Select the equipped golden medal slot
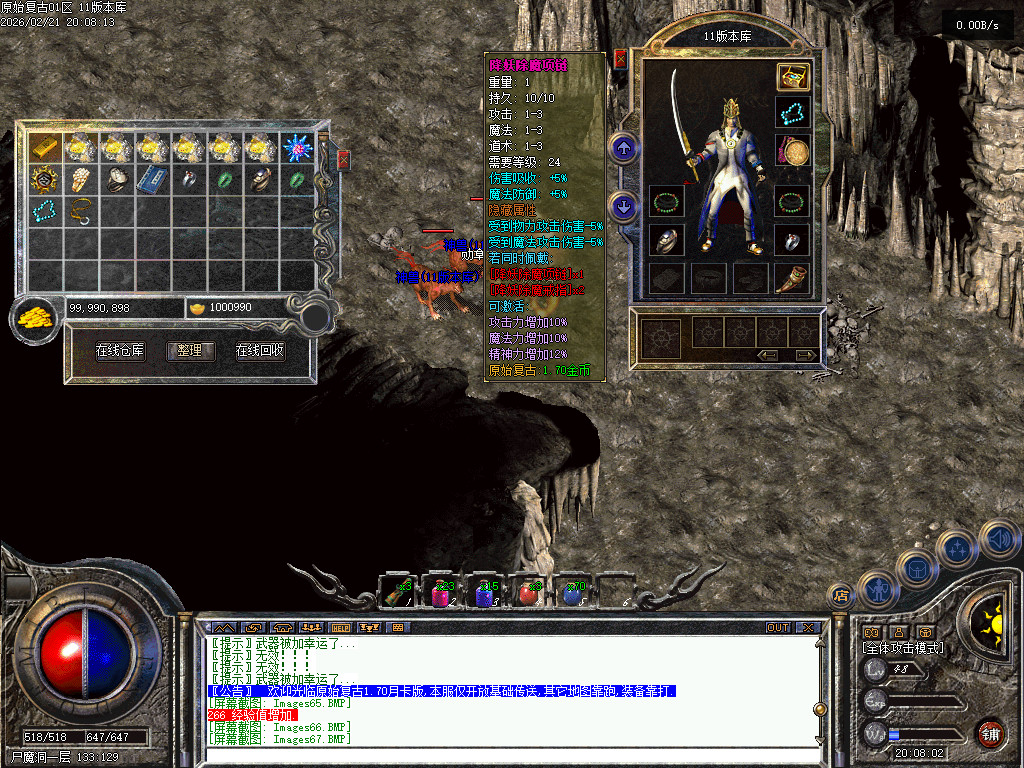Viewport: 1024px width, 768px height. click(x=793, y=152)
